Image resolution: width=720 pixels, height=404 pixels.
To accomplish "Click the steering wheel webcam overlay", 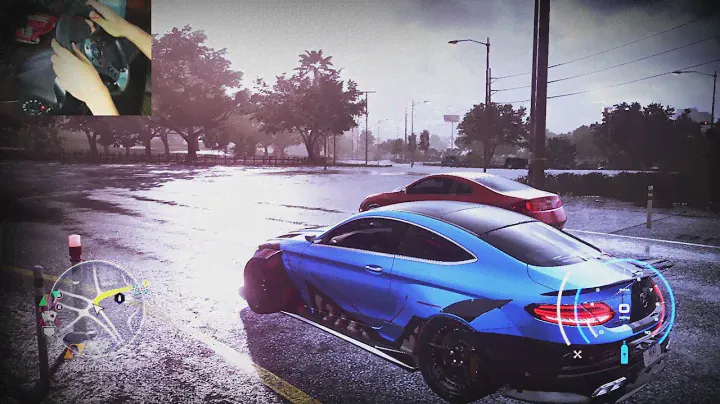I will click(x=76, y=57).
